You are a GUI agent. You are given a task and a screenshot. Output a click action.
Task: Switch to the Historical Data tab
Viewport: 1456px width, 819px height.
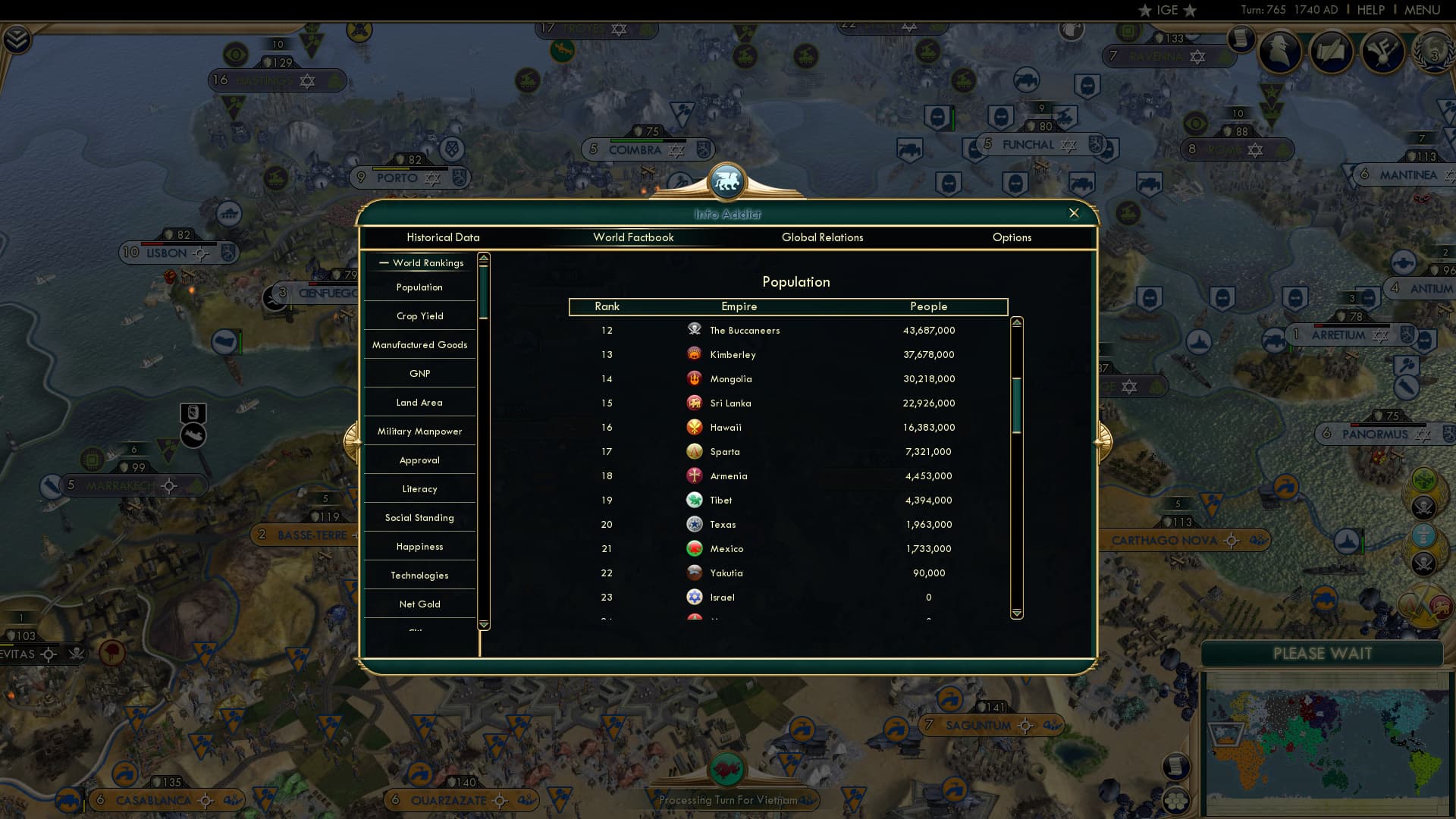pyautogui.click(x=443, y=237)
